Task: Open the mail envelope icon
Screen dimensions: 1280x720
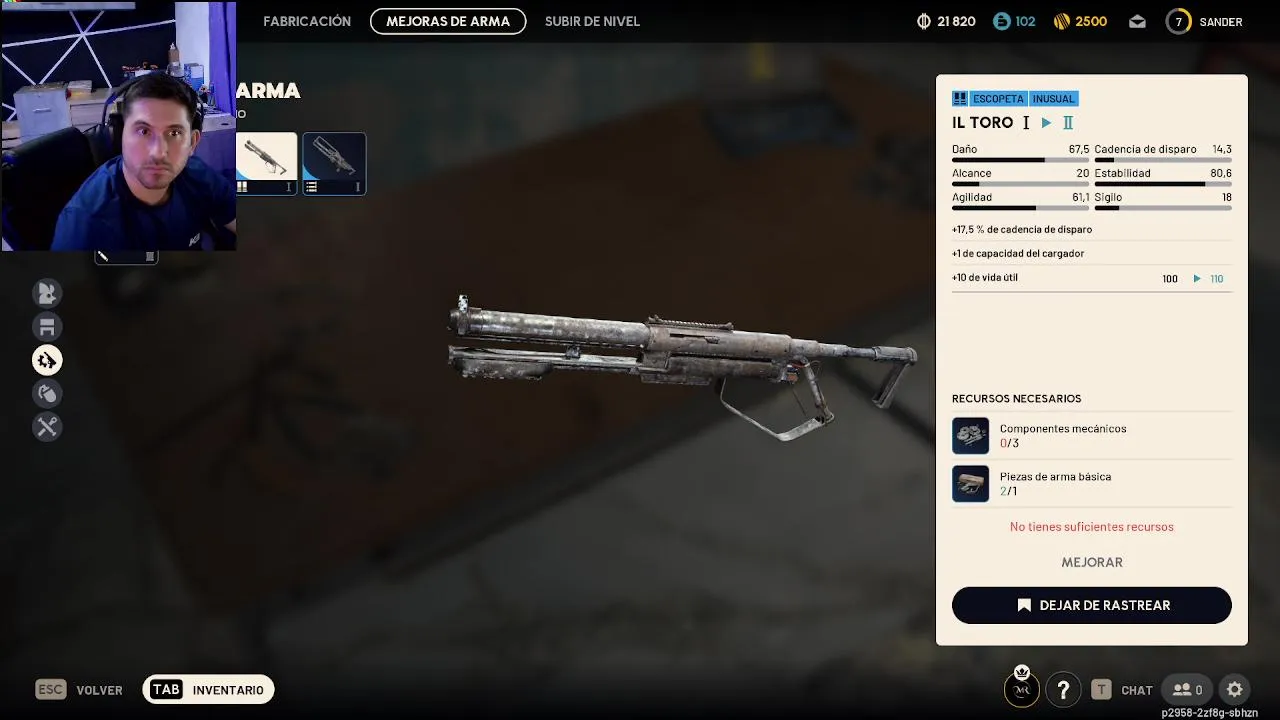Action: pos(1137,21)
